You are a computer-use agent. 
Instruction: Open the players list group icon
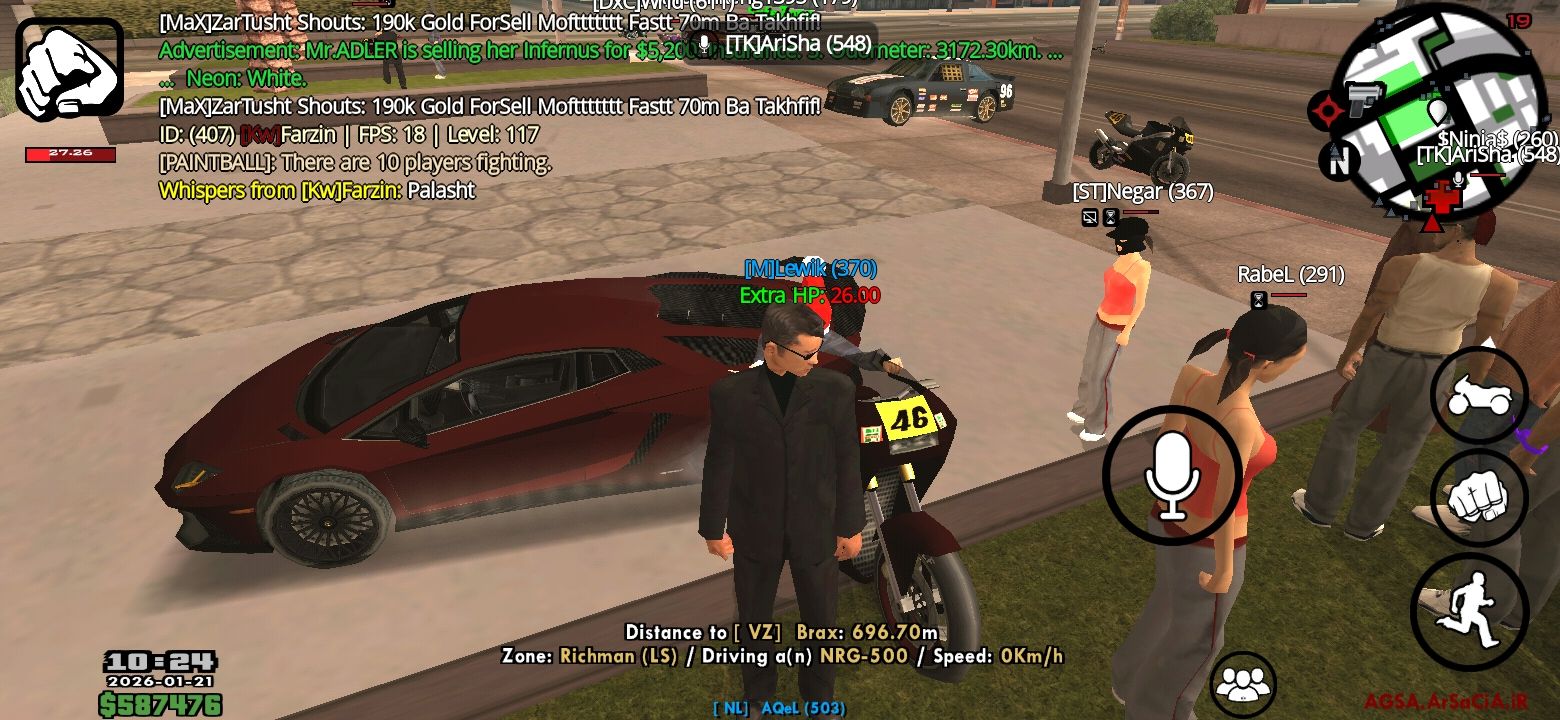click(1242, 684)
